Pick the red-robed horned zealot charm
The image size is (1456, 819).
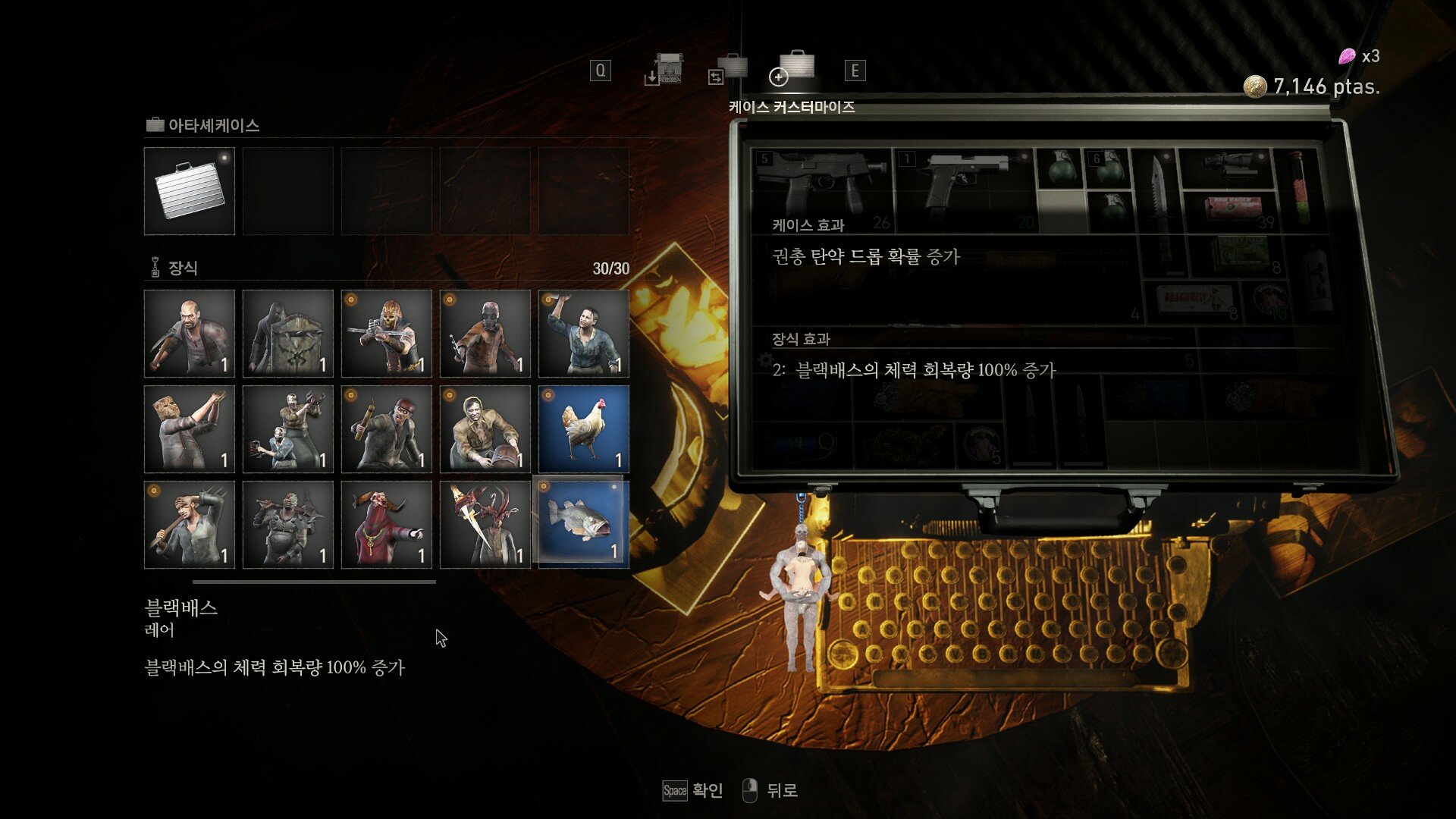pos(387,525)
